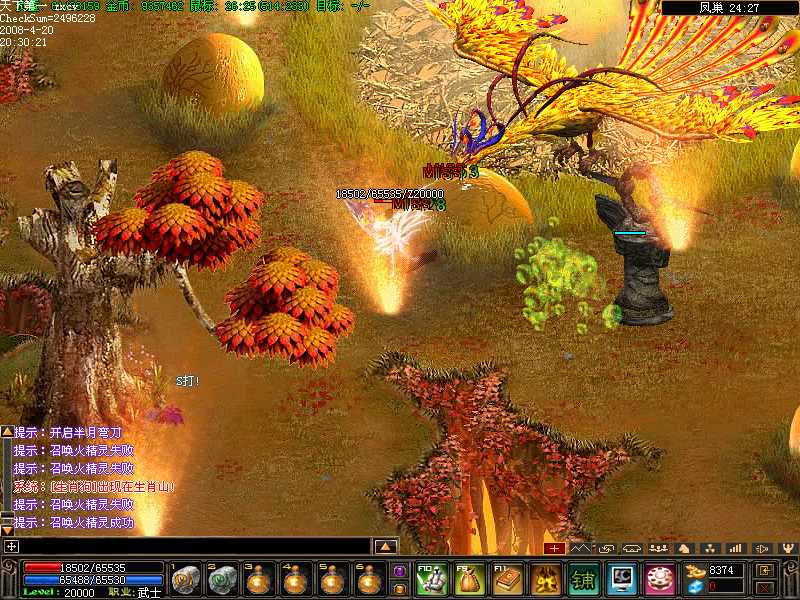Screen dimensions: 800x600
Task: Open the F11 skill book
Action: (x=507, y=579)
